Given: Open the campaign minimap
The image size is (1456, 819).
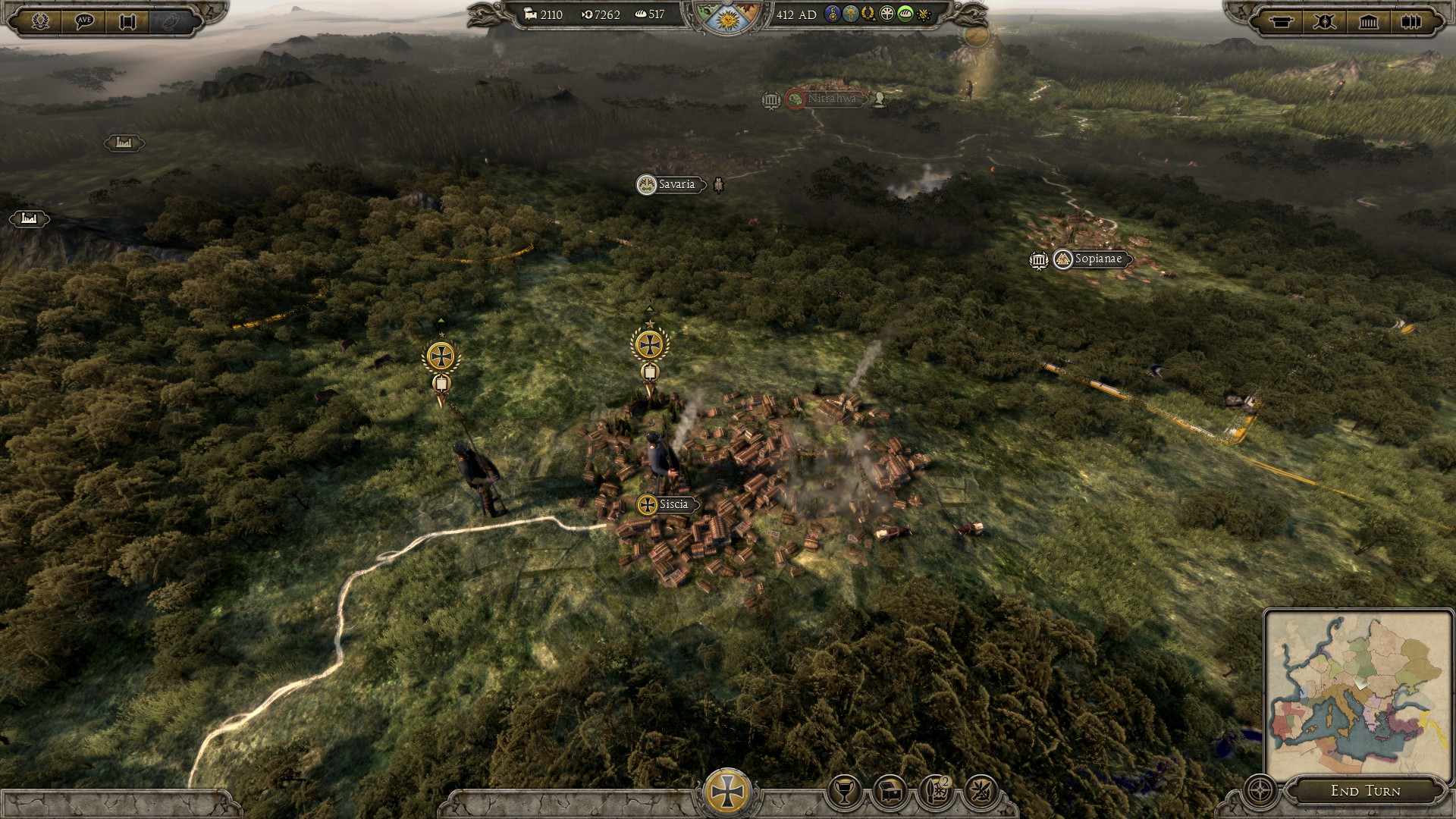Looking at the screenshot, I should click(1357, 695).
